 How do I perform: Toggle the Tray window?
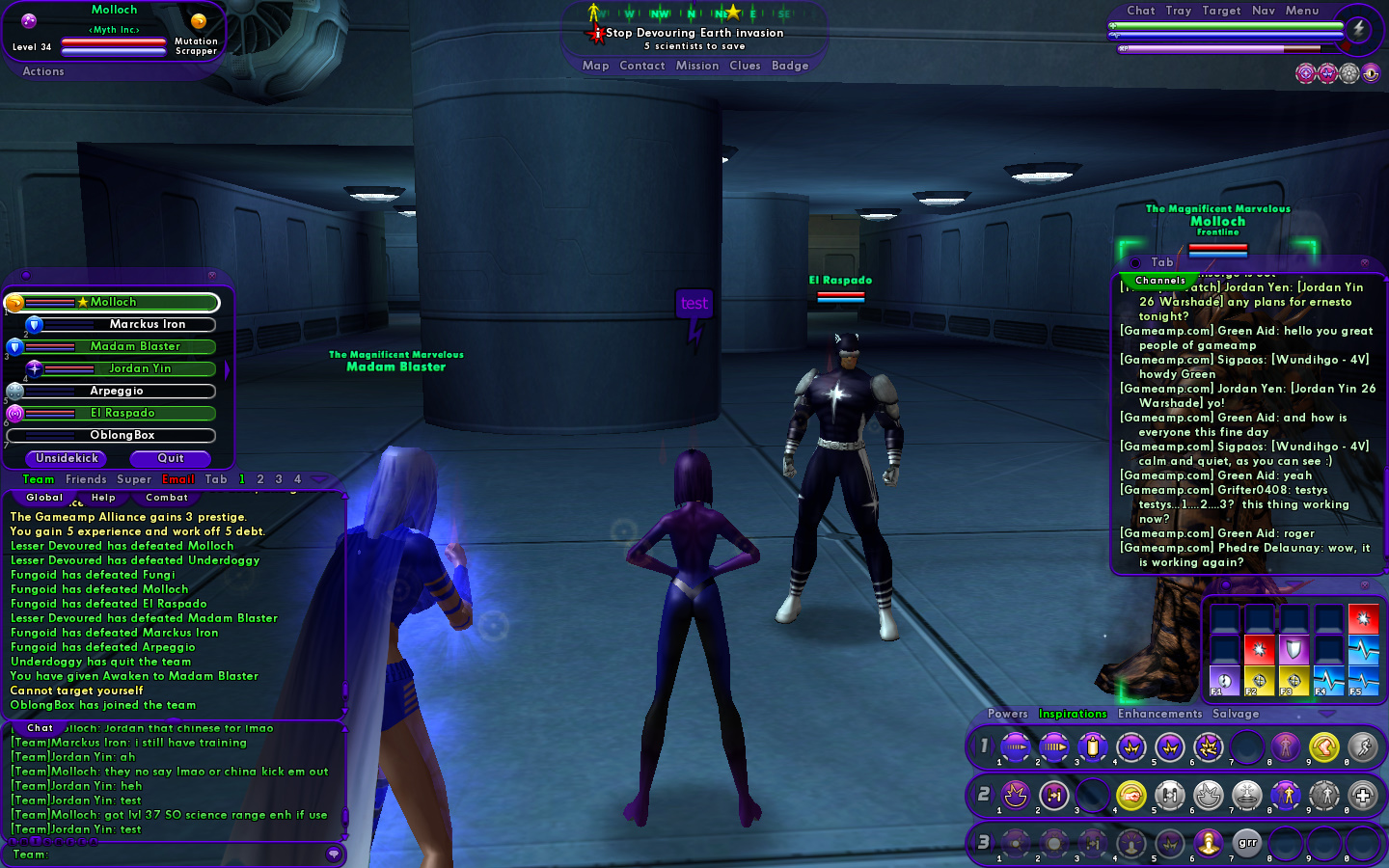point(1178,11)
